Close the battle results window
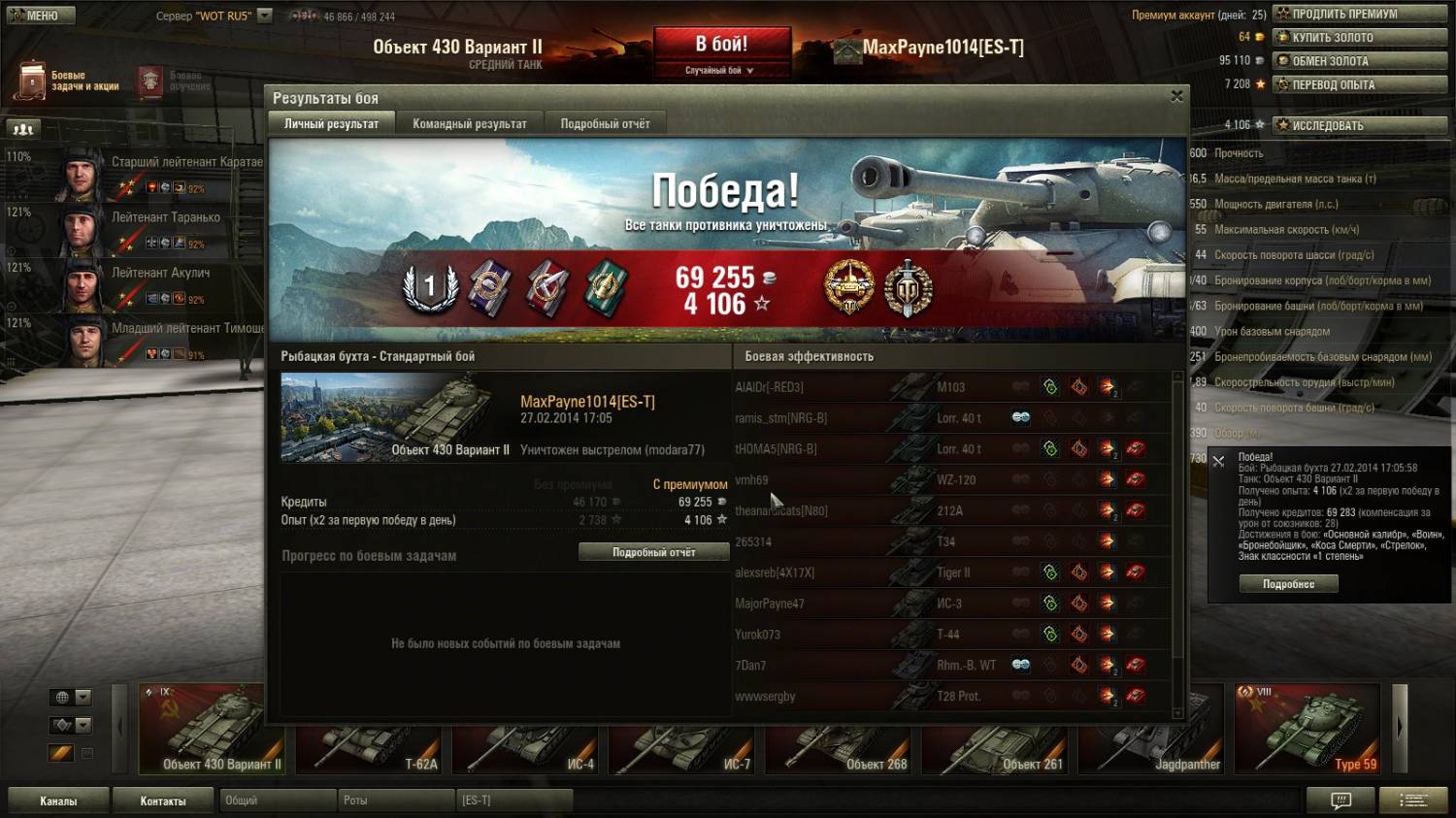This screenshot has height=818, width=1456. [x=1176, y=96]
